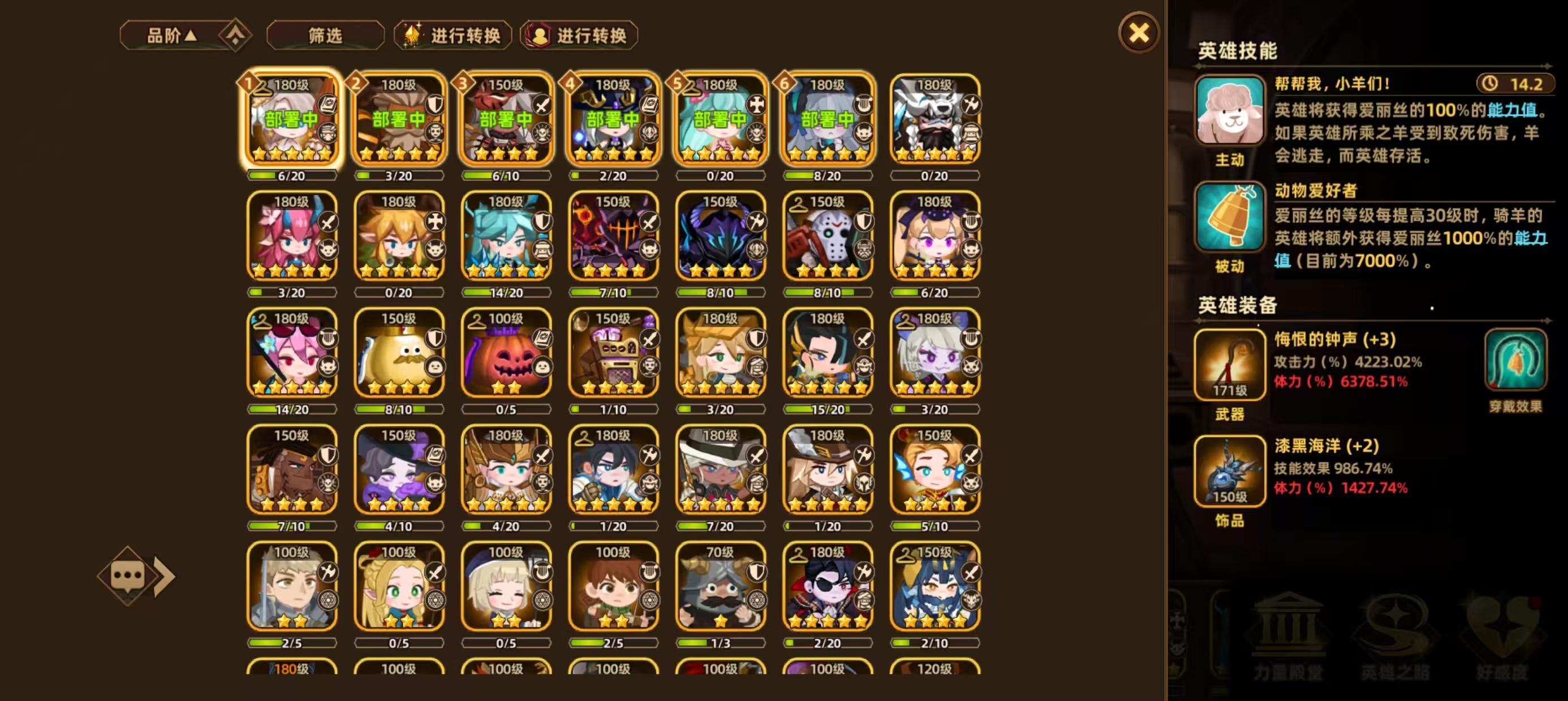Toggle the person-icon 进行转换 mode
Viewport: 1568px width, 701px height.
click(577, 35)
